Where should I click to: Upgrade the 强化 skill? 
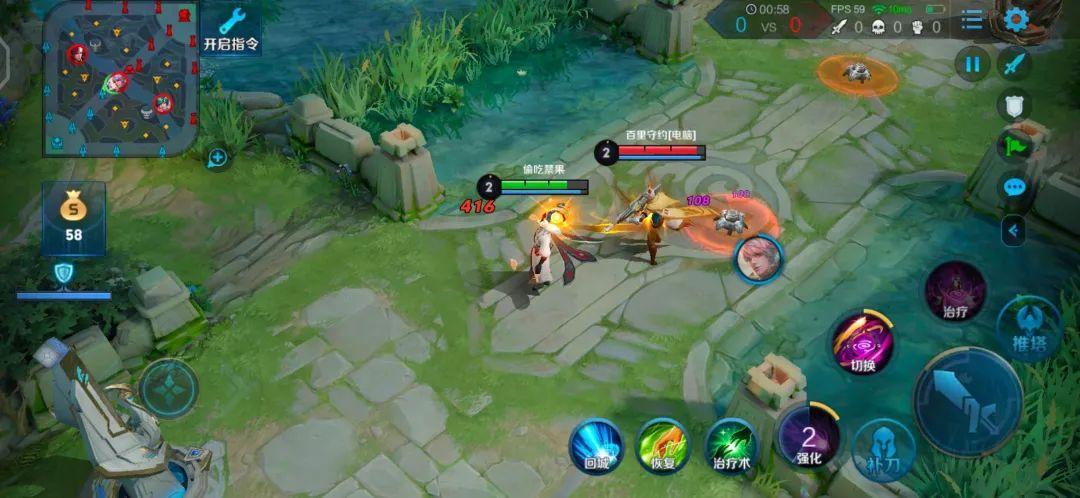[808, 436]
